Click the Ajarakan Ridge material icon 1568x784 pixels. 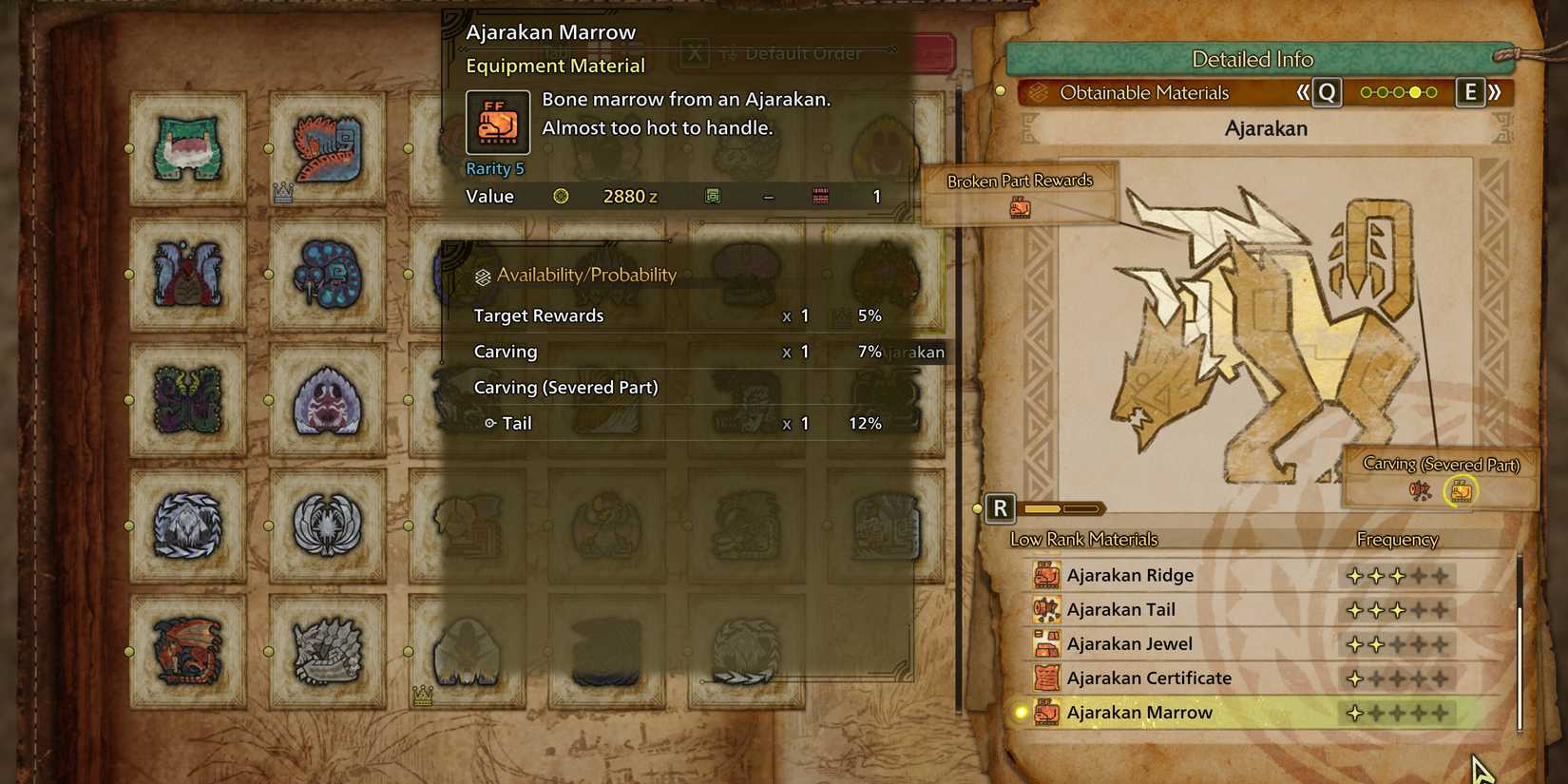tap(1045, 575)
